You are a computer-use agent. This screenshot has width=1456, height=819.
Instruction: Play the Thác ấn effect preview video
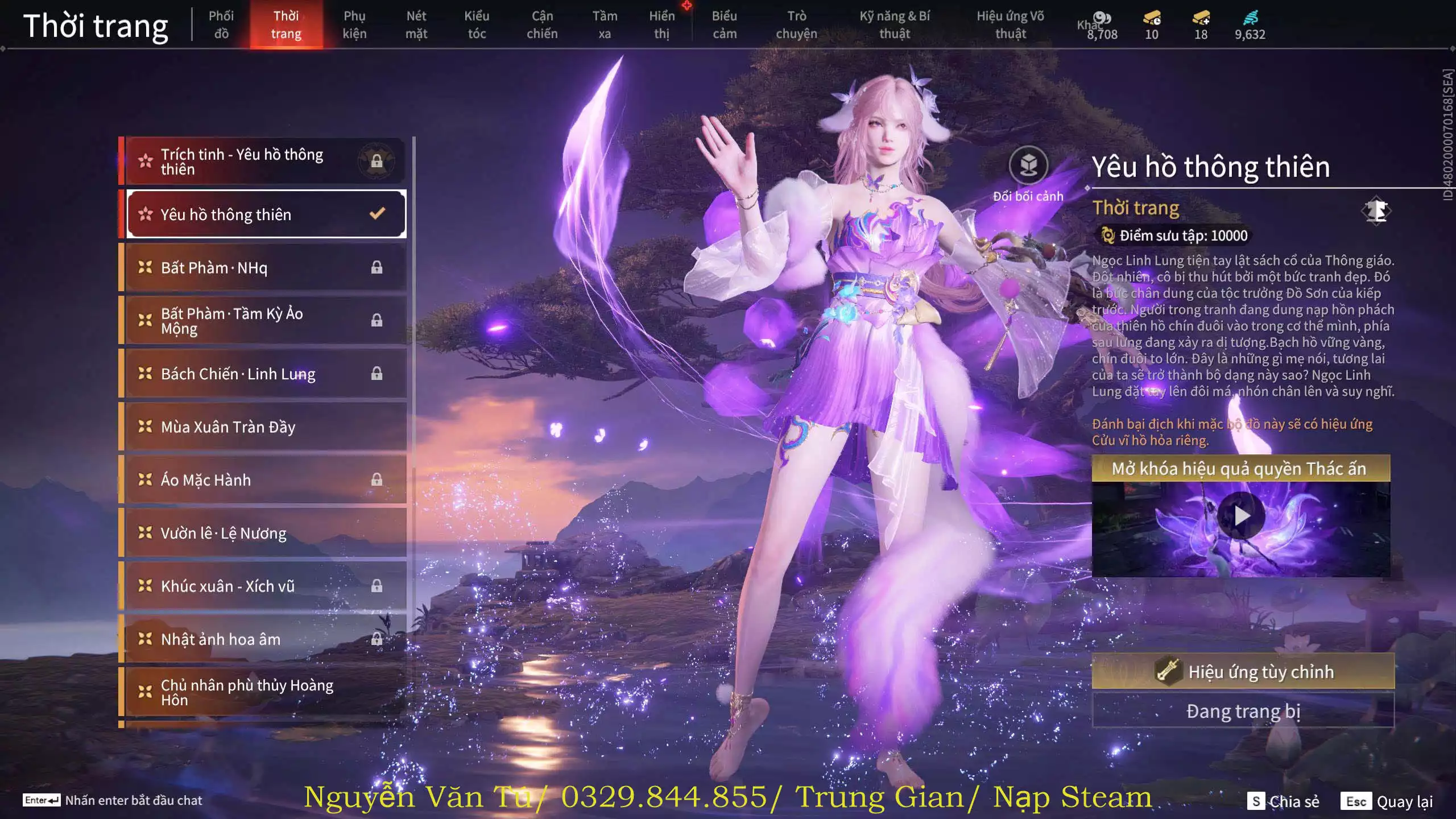pyautogui.click(x=1241, y=516)
